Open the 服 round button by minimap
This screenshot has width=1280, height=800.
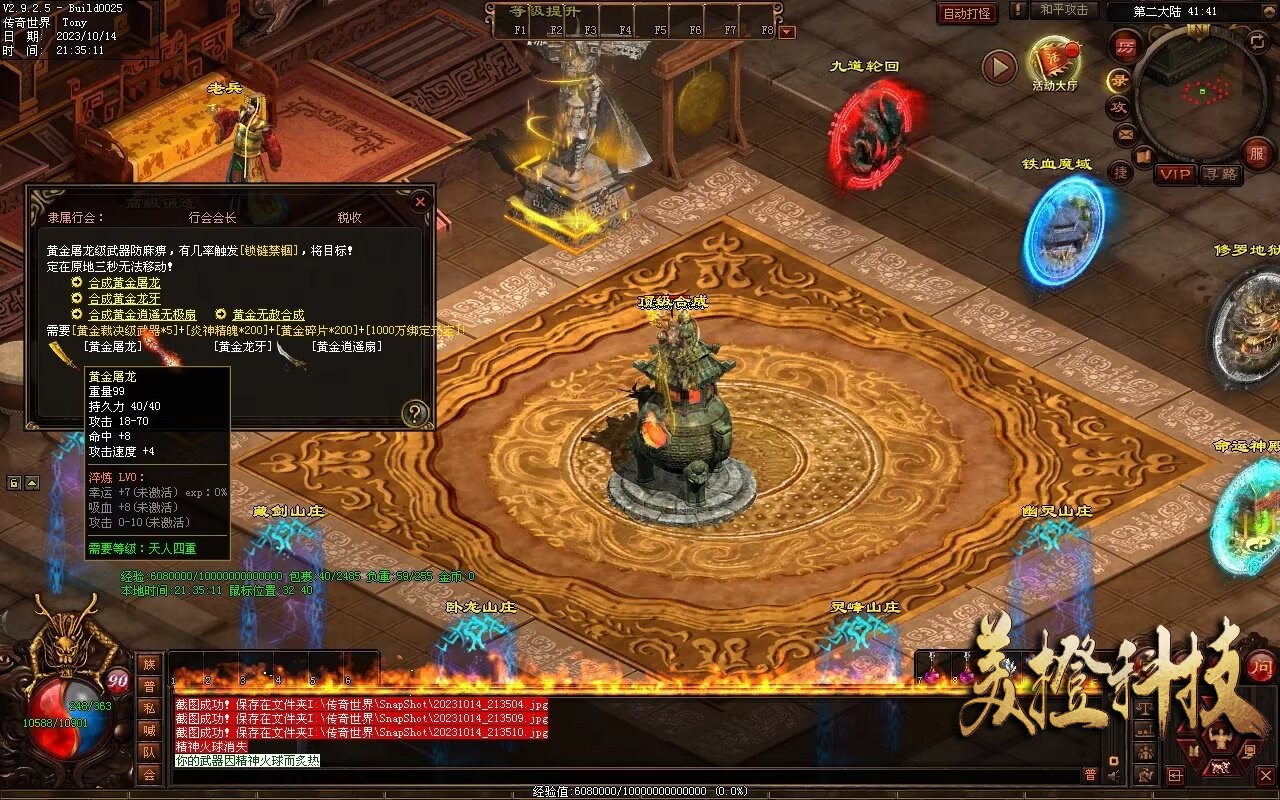click(1256, 152)
